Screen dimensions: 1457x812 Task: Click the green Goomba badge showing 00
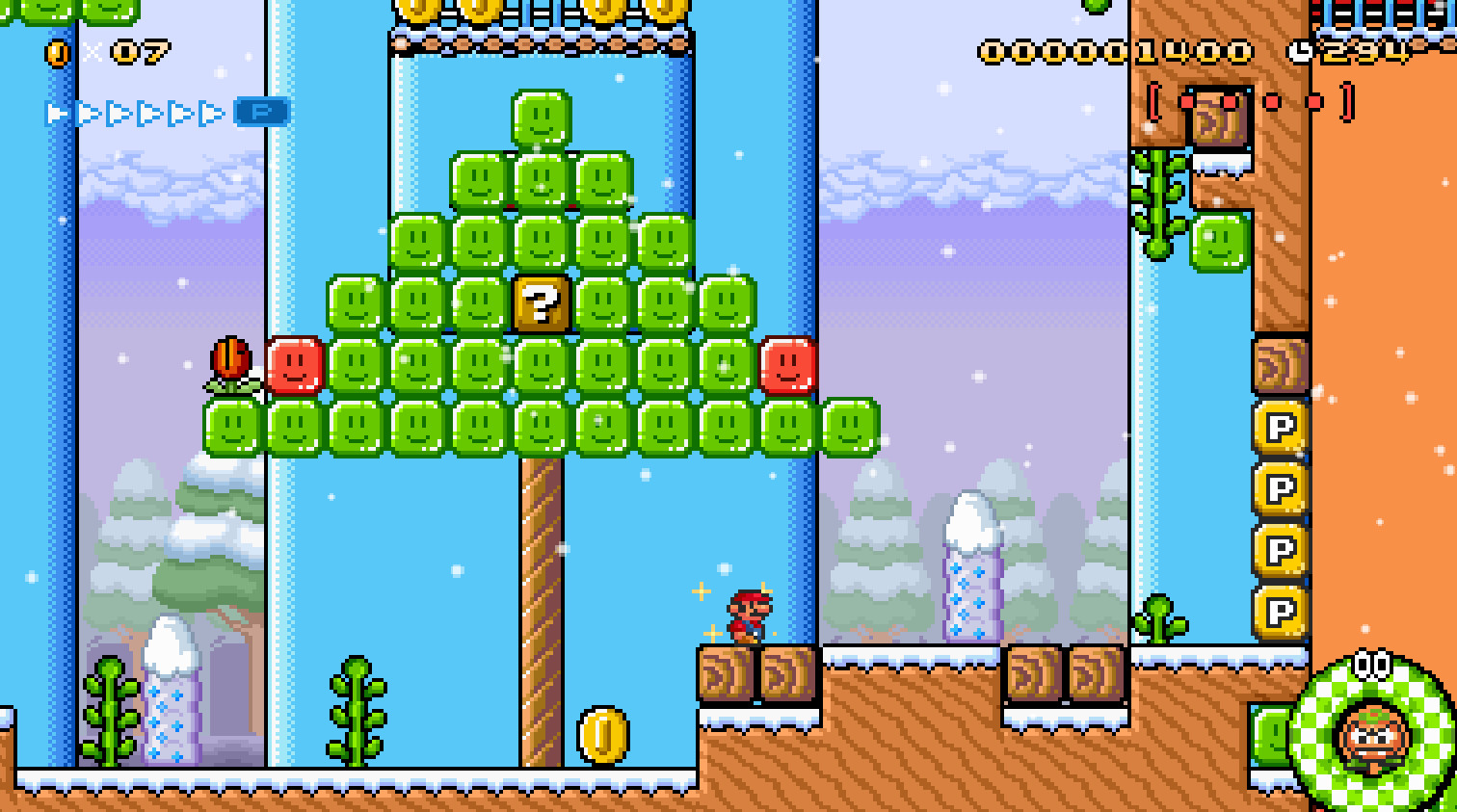tap(1372, 736)
